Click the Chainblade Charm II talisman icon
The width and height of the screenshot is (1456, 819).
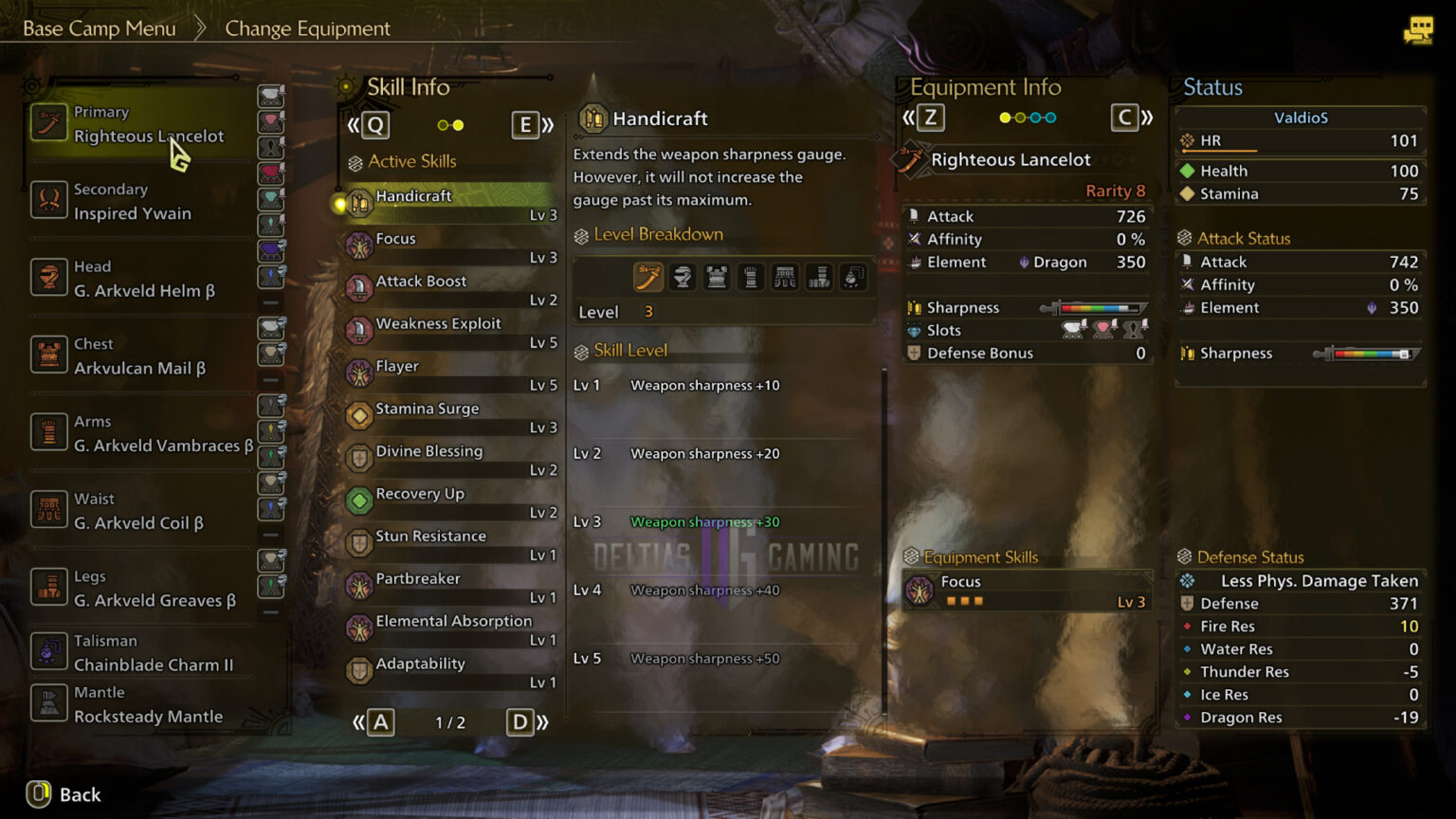48,653
